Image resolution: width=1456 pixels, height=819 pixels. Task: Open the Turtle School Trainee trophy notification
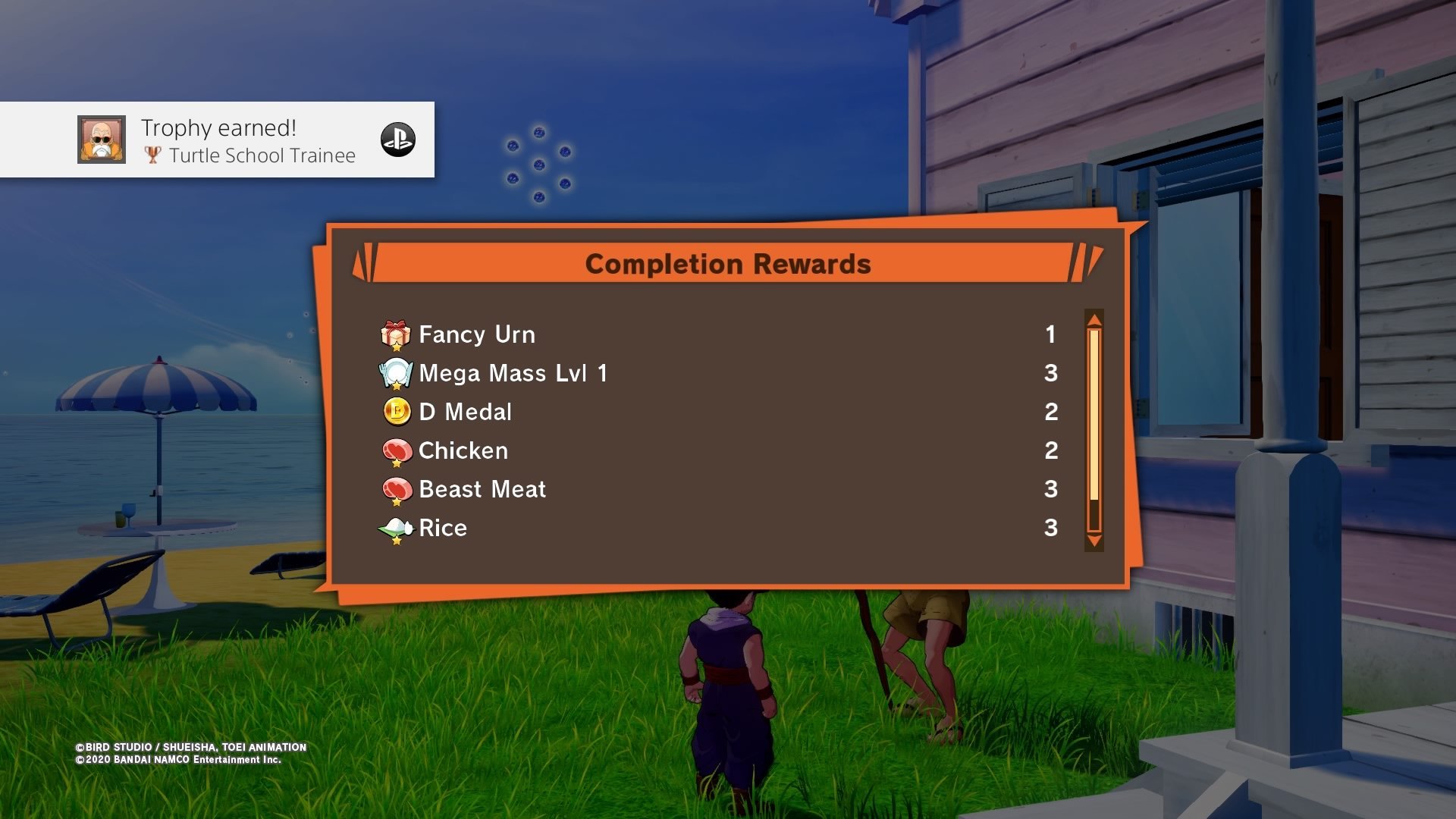(250, 140)
